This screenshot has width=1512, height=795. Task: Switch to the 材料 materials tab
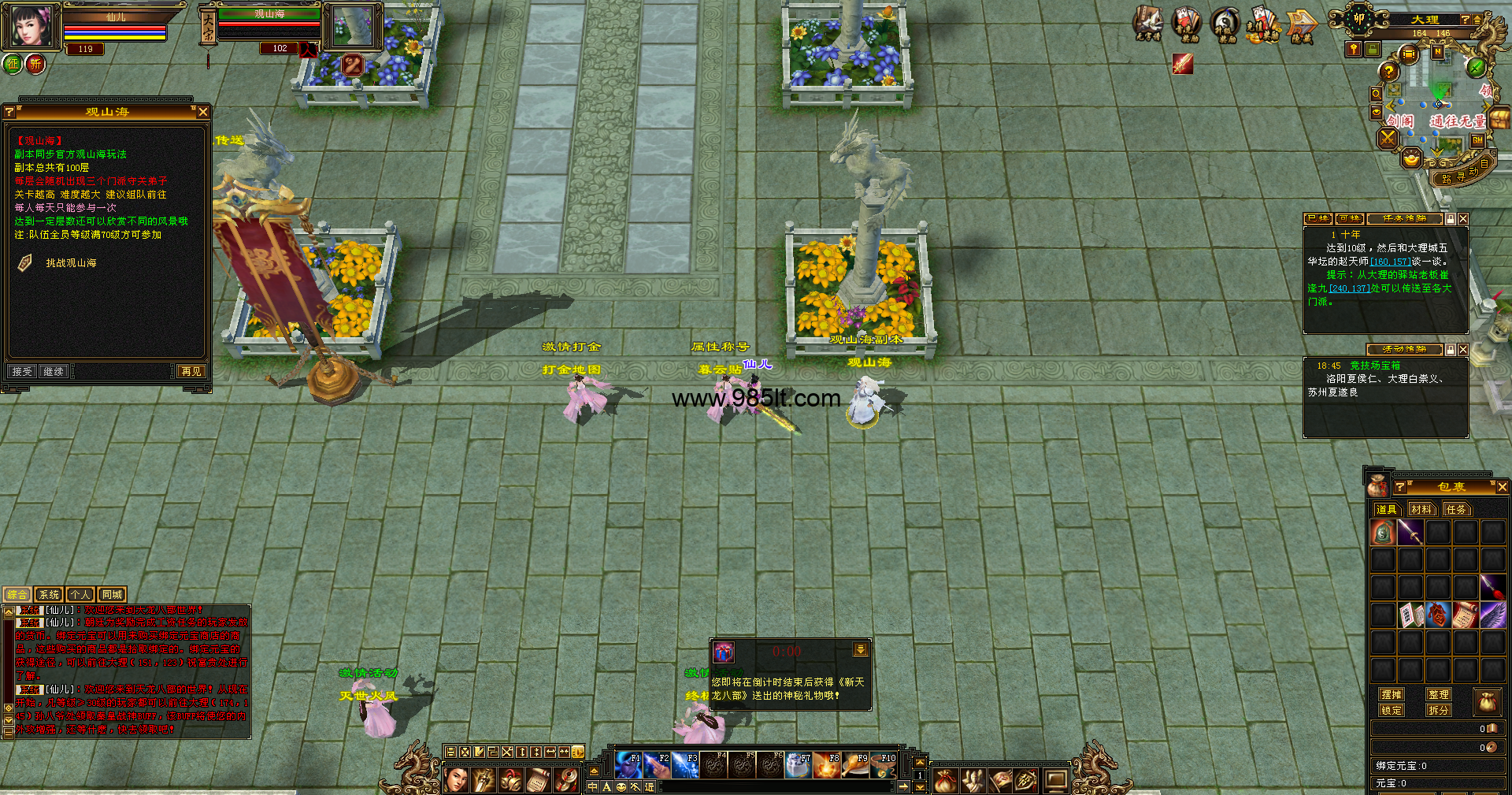pyautogui.click(x=1421, y=509)
